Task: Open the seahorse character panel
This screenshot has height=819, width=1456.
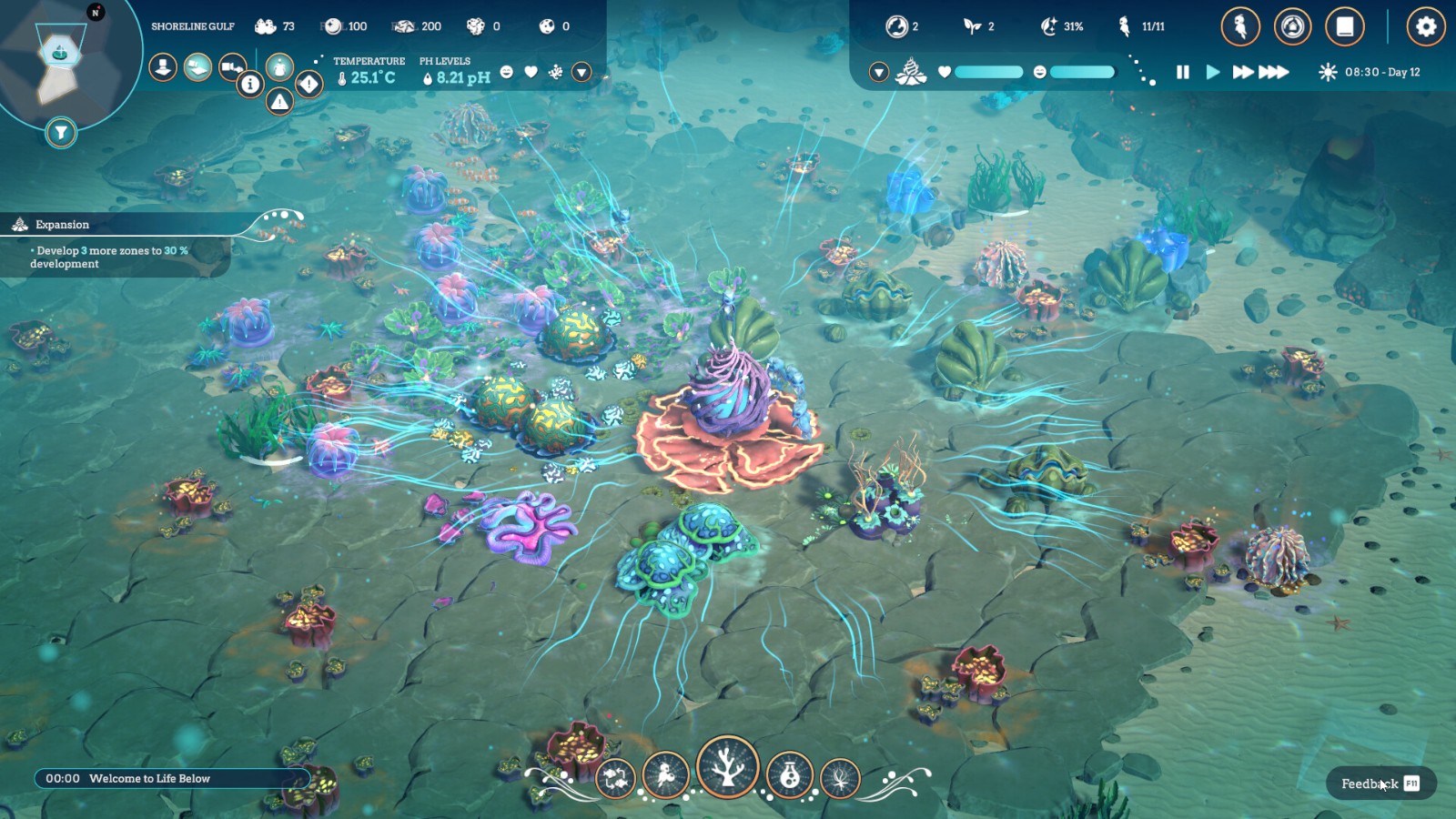Action: 1240,26
